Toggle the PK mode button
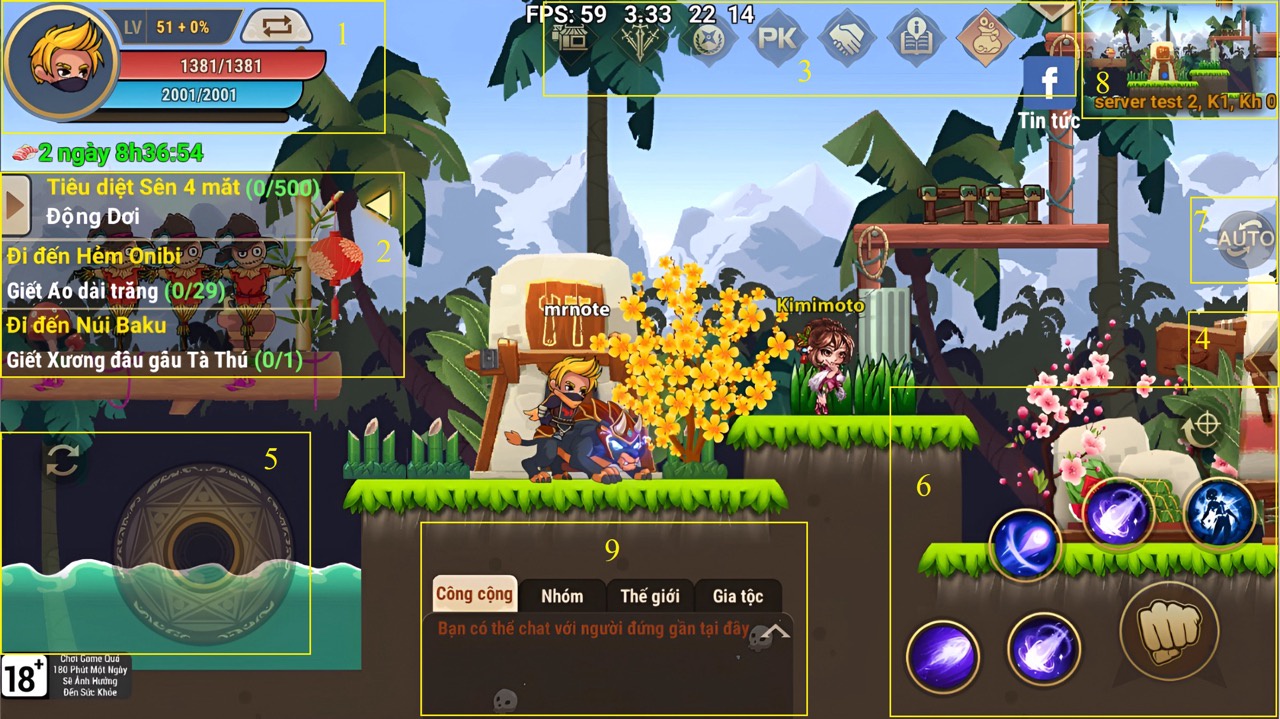The height and width of the screenshot is (719, 1280). (x=777, y=40)
